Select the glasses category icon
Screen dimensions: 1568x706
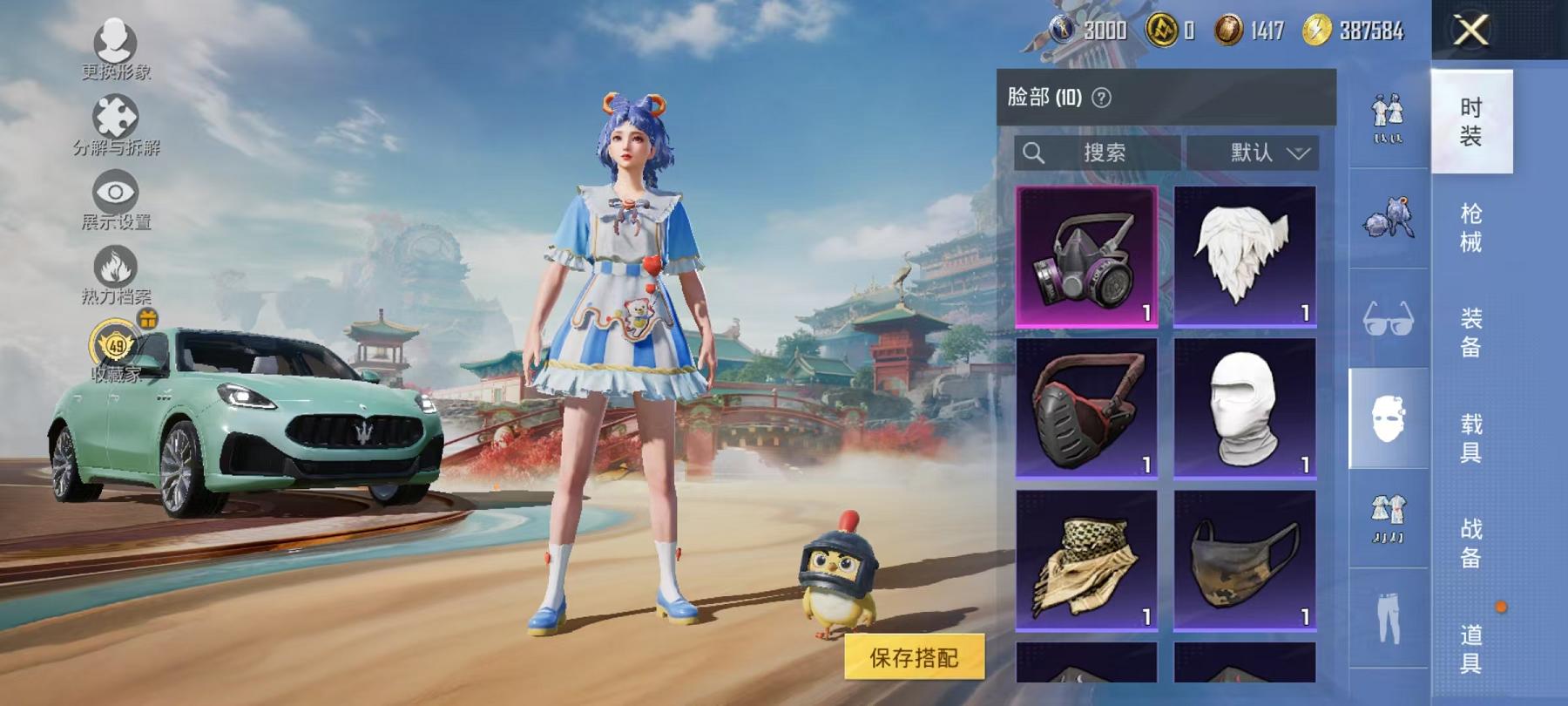[1389, 310]
